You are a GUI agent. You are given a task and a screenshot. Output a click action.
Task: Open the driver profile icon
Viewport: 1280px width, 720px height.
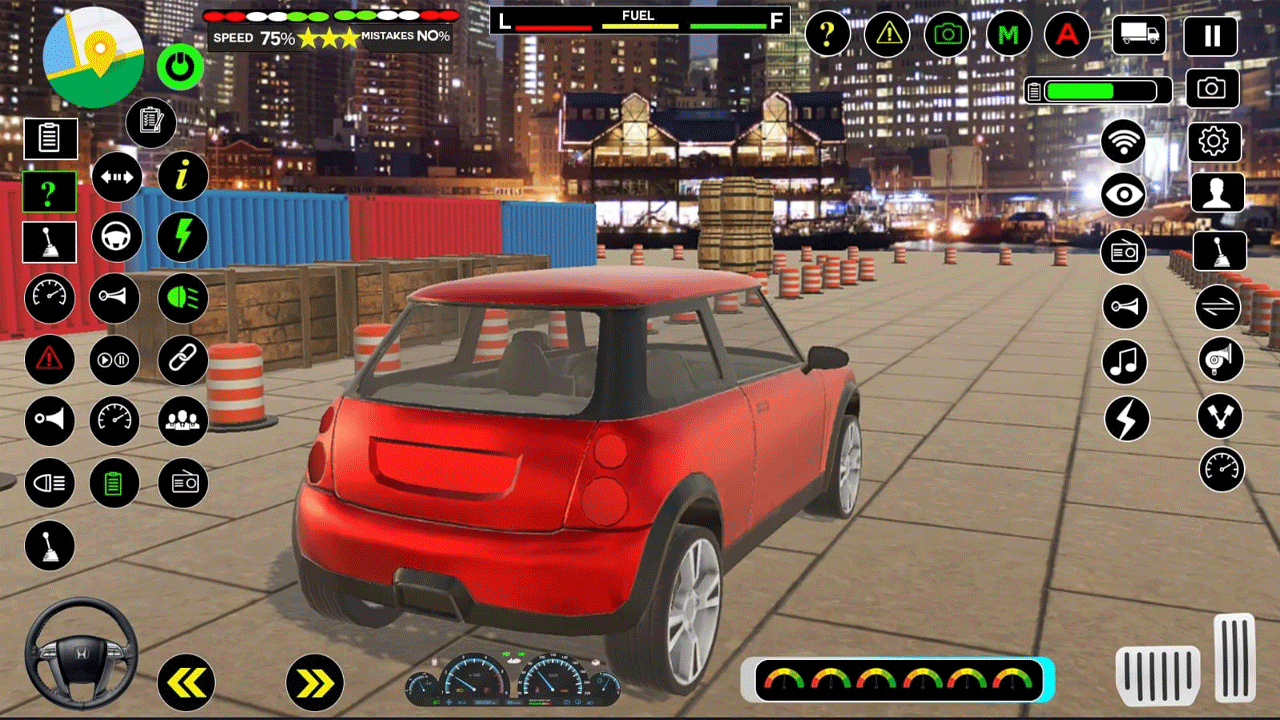coord(1218,192)
